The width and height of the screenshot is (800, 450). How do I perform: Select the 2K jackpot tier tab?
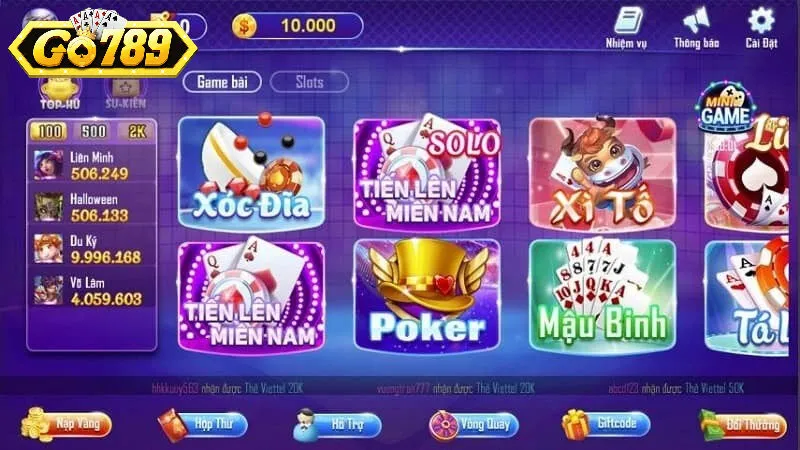pyautogui.click(x=136, y=132)
